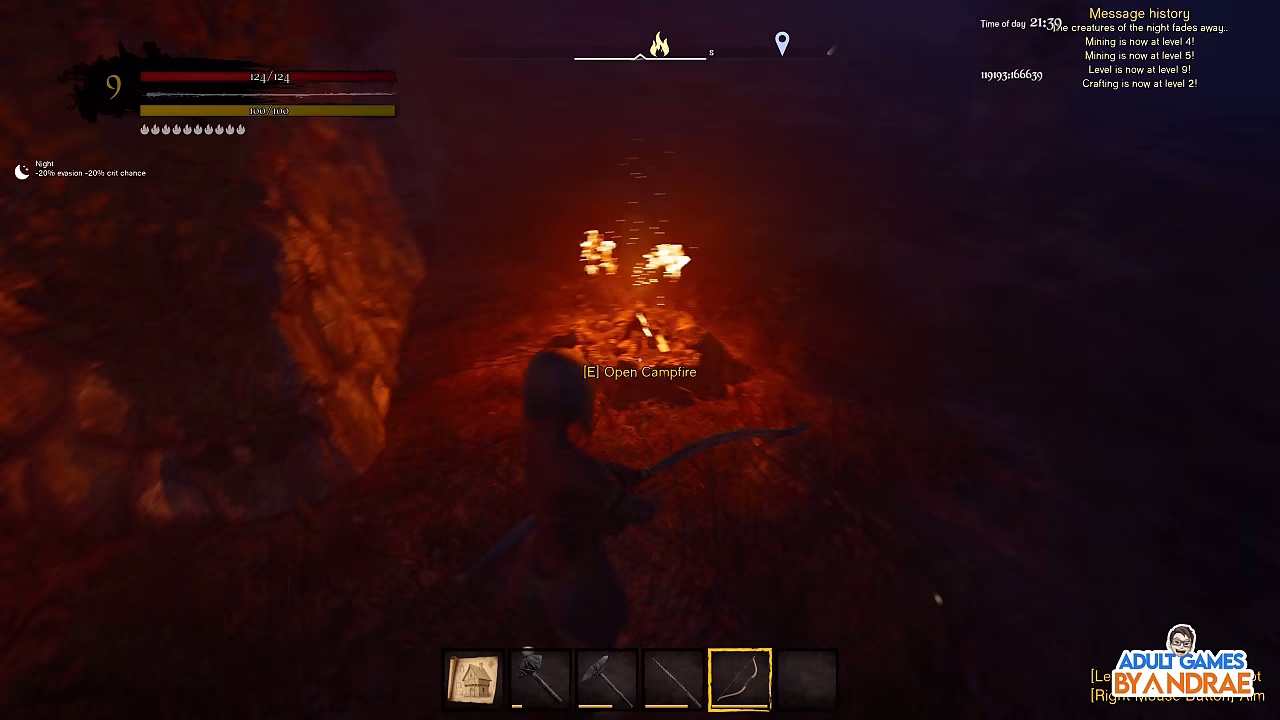
Task: Select the house blueprint in the hotbar
Action: (473, 678)
